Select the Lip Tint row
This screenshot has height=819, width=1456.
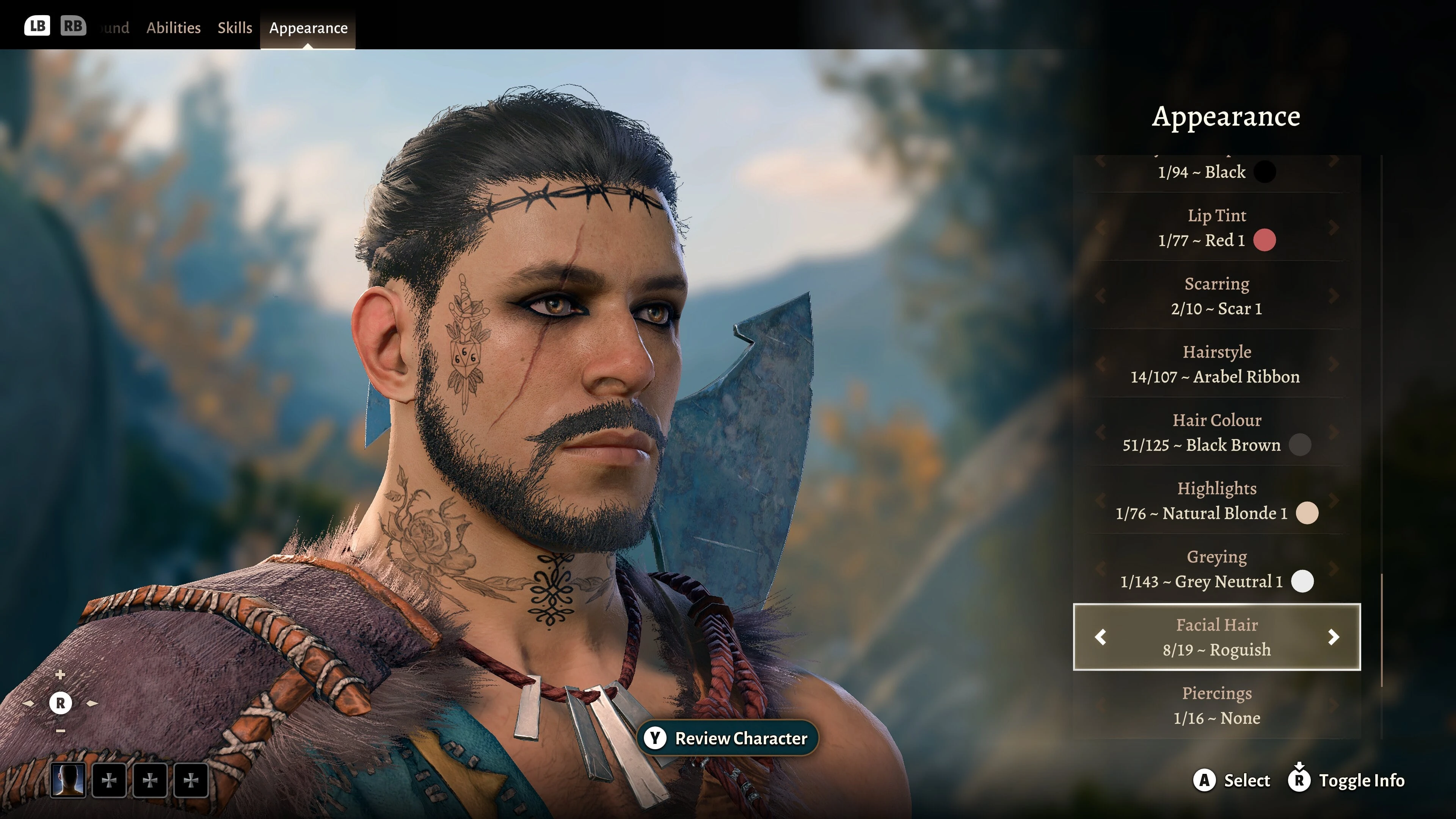point(1216,228)
